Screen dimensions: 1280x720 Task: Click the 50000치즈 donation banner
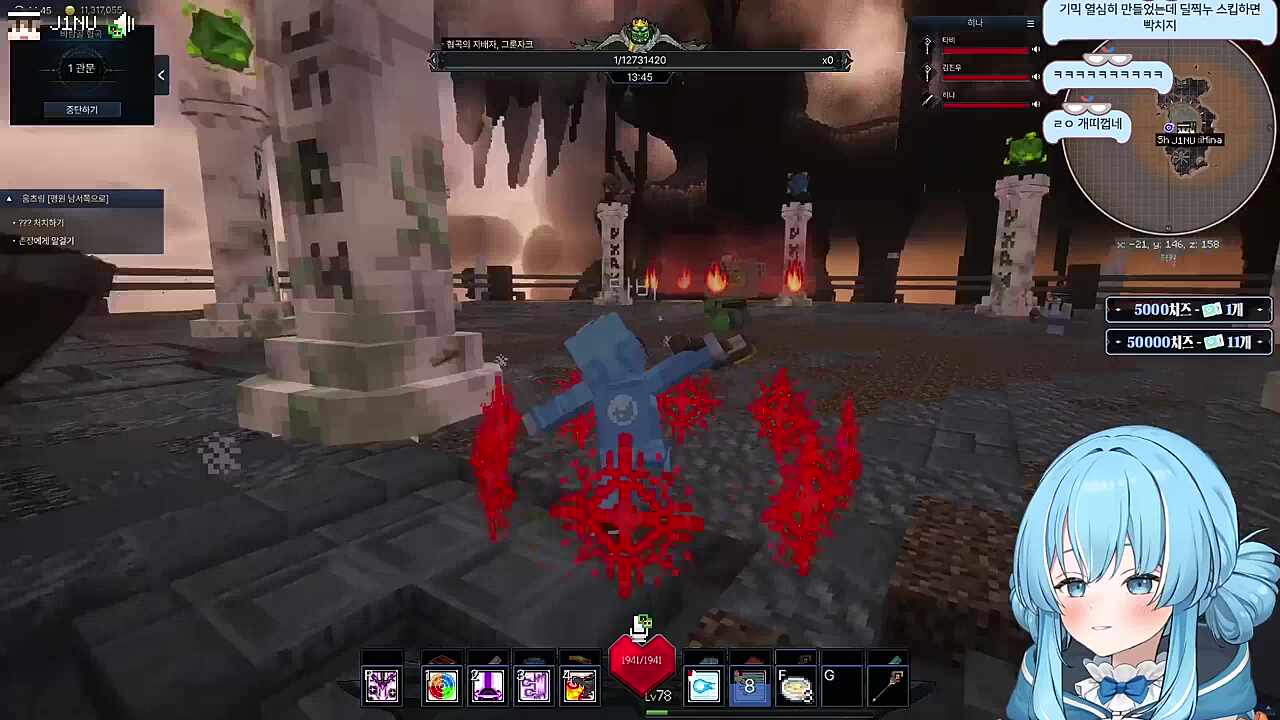(x=1188, y=342)
